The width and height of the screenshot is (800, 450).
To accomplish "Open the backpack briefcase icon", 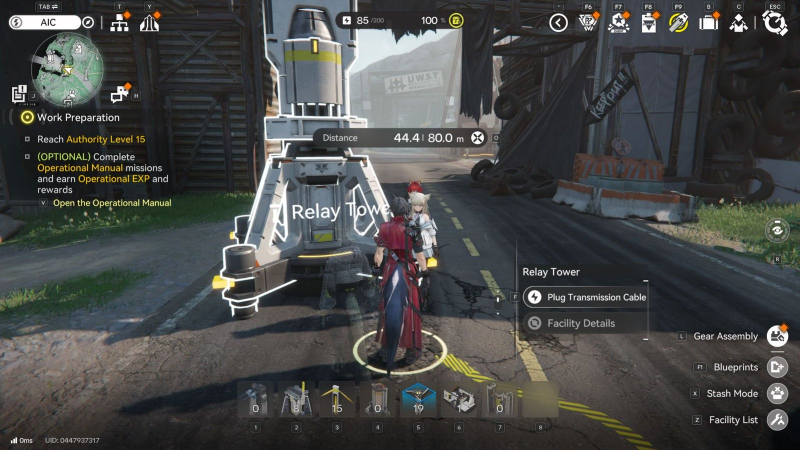I will pyautogui.click(x=709, y=22).
